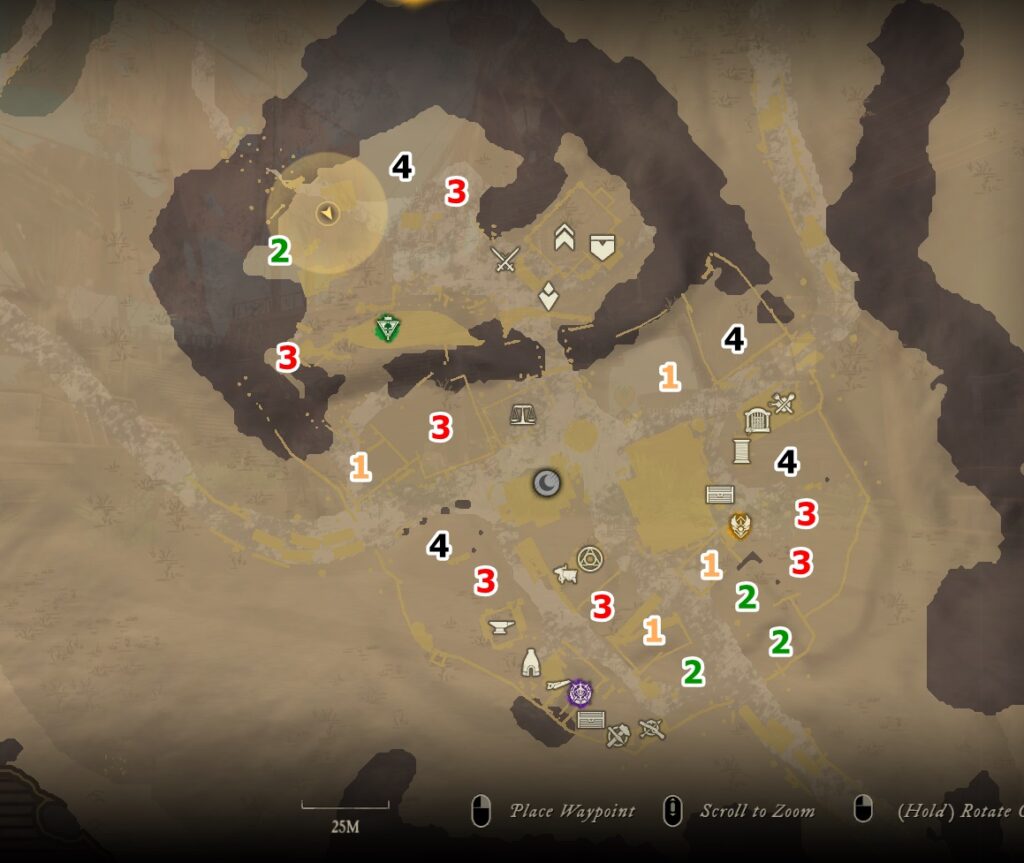The image size is (1024, 863).
Task: Select the diamond chevron map marker
Action: click(x=548, y=296)
